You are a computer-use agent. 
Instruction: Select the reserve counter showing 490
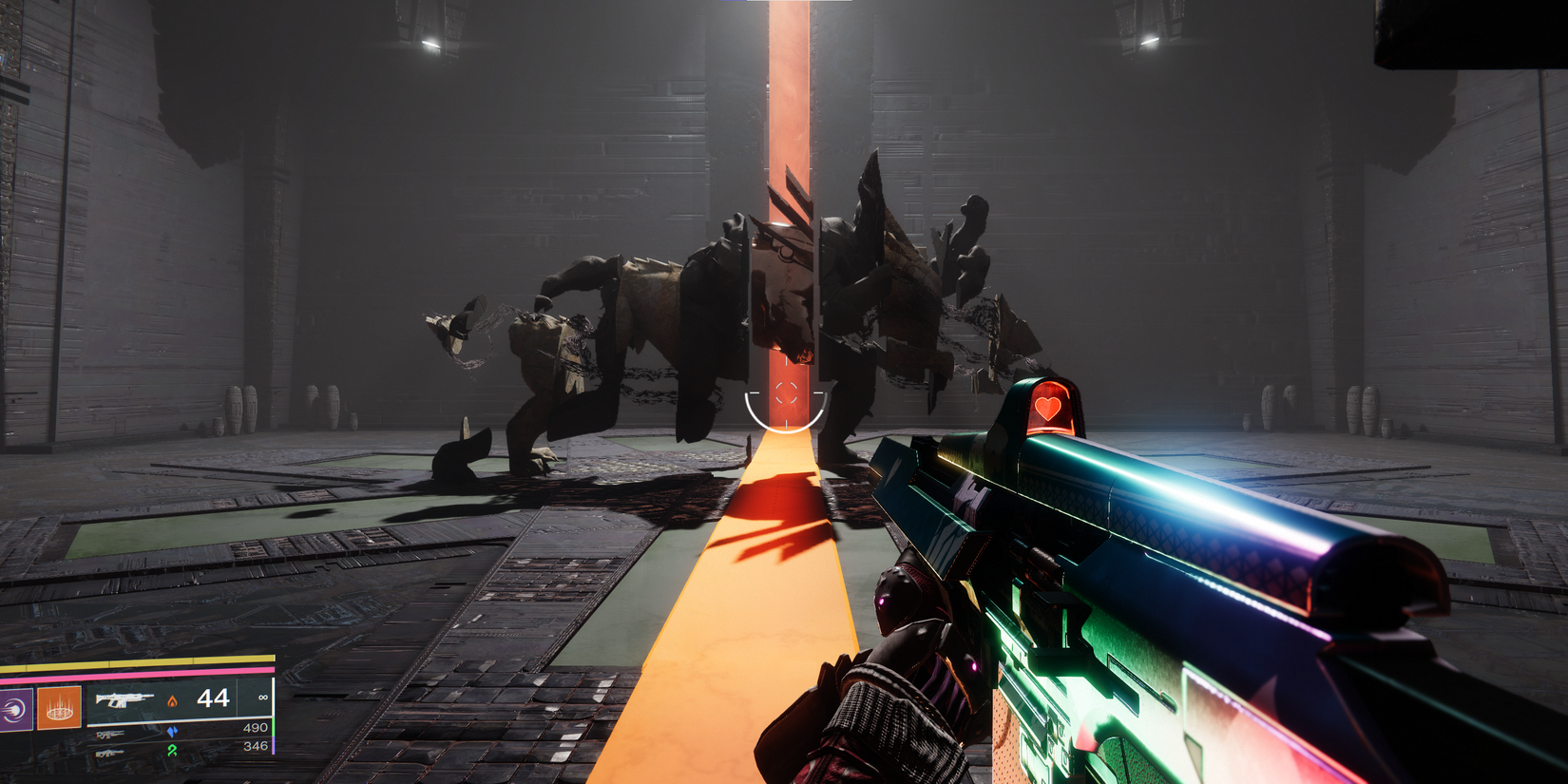click(x=257, y=726)
